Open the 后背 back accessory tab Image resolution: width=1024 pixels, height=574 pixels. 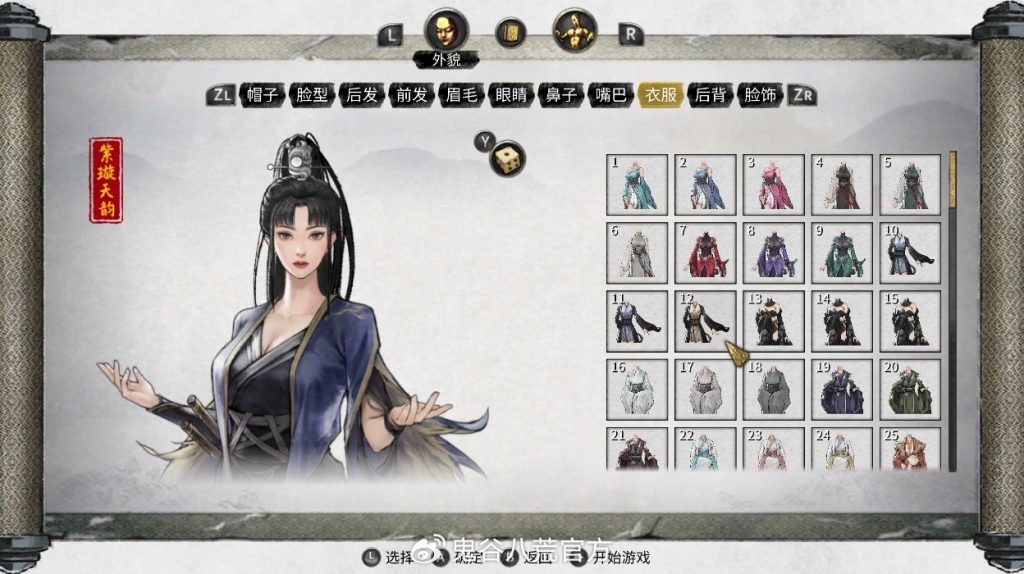[710, 96]
